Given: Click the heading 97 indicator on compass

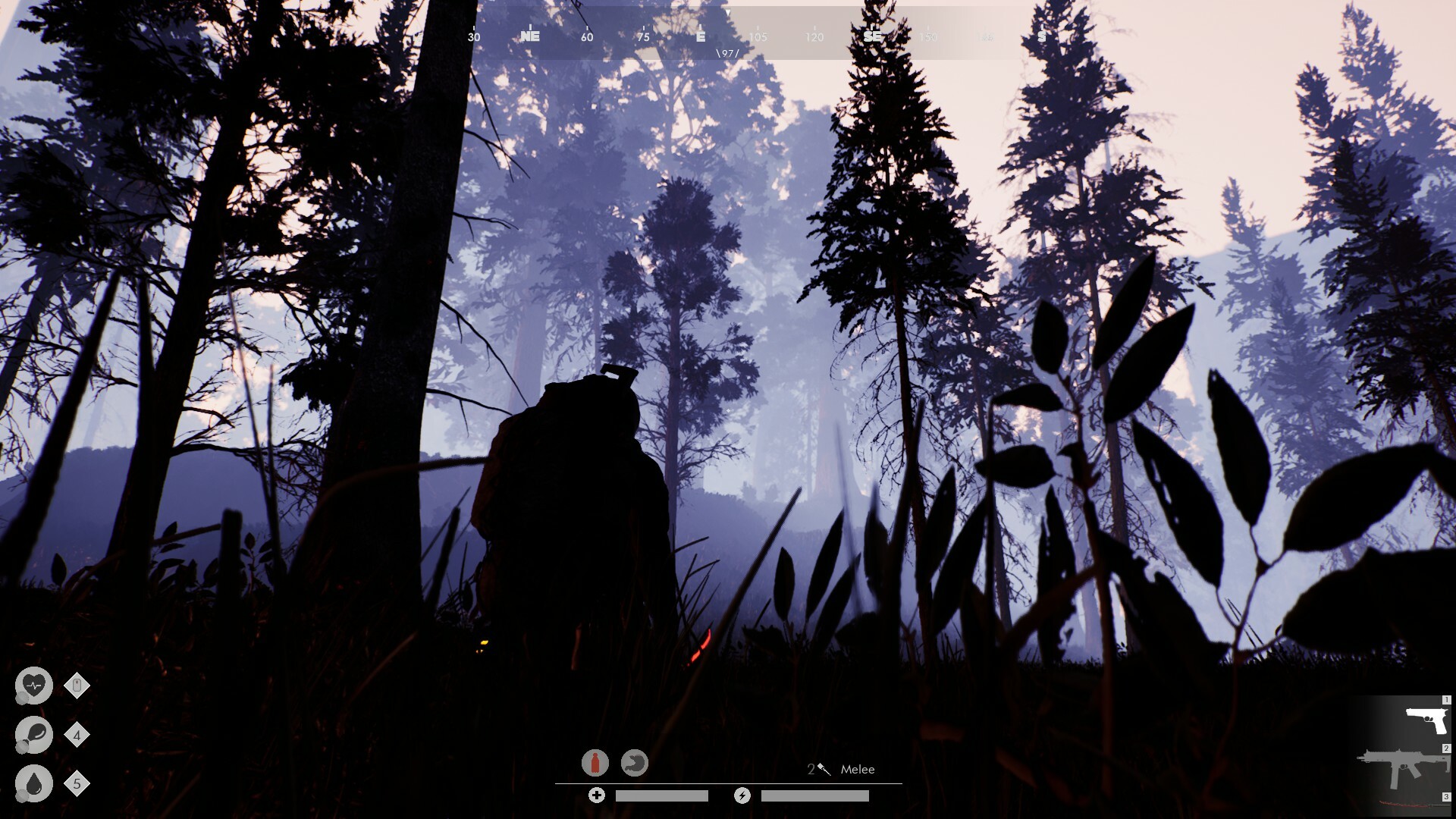Looking at the screenshot, I should (730, 52).
